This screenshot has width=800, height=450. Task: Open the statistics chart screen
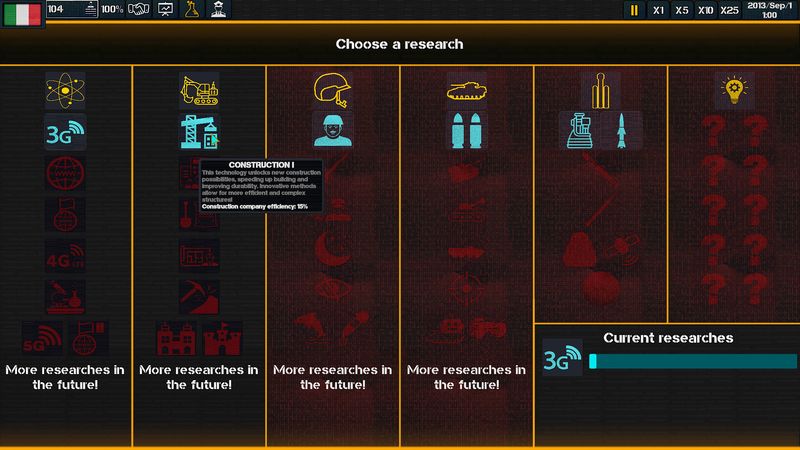165,9
